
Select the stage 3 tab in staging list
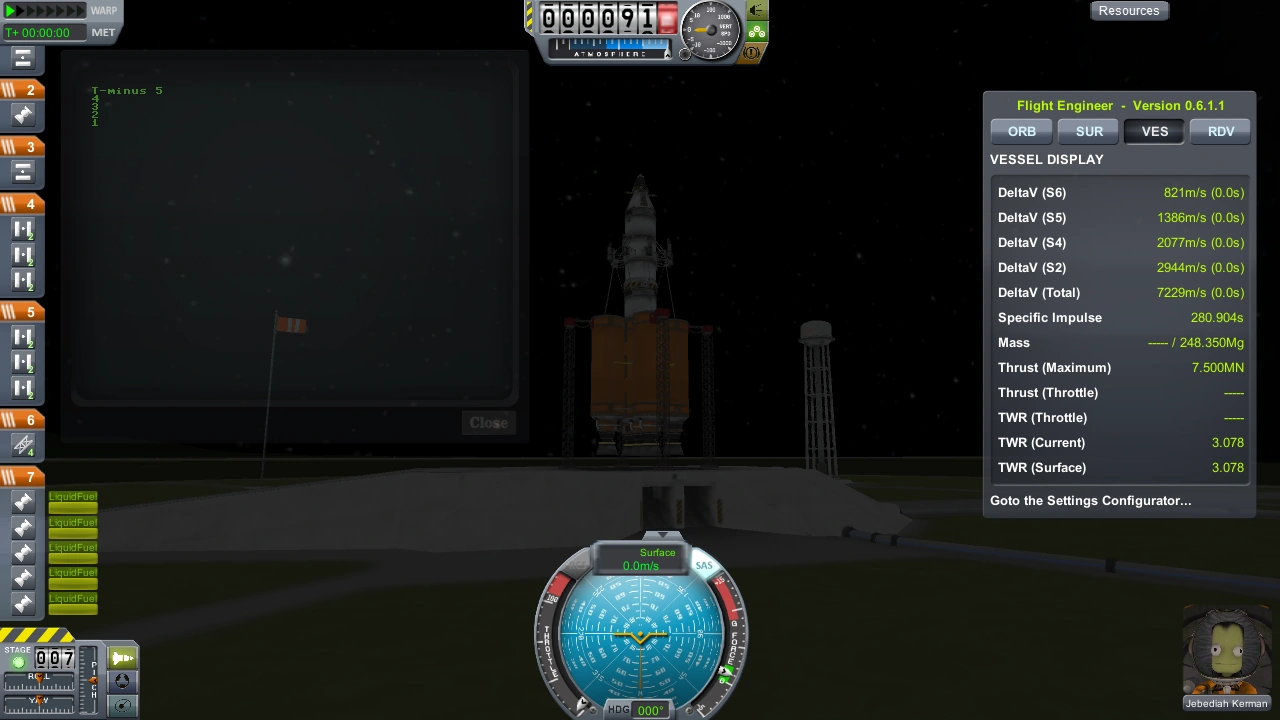coord(22,147)
